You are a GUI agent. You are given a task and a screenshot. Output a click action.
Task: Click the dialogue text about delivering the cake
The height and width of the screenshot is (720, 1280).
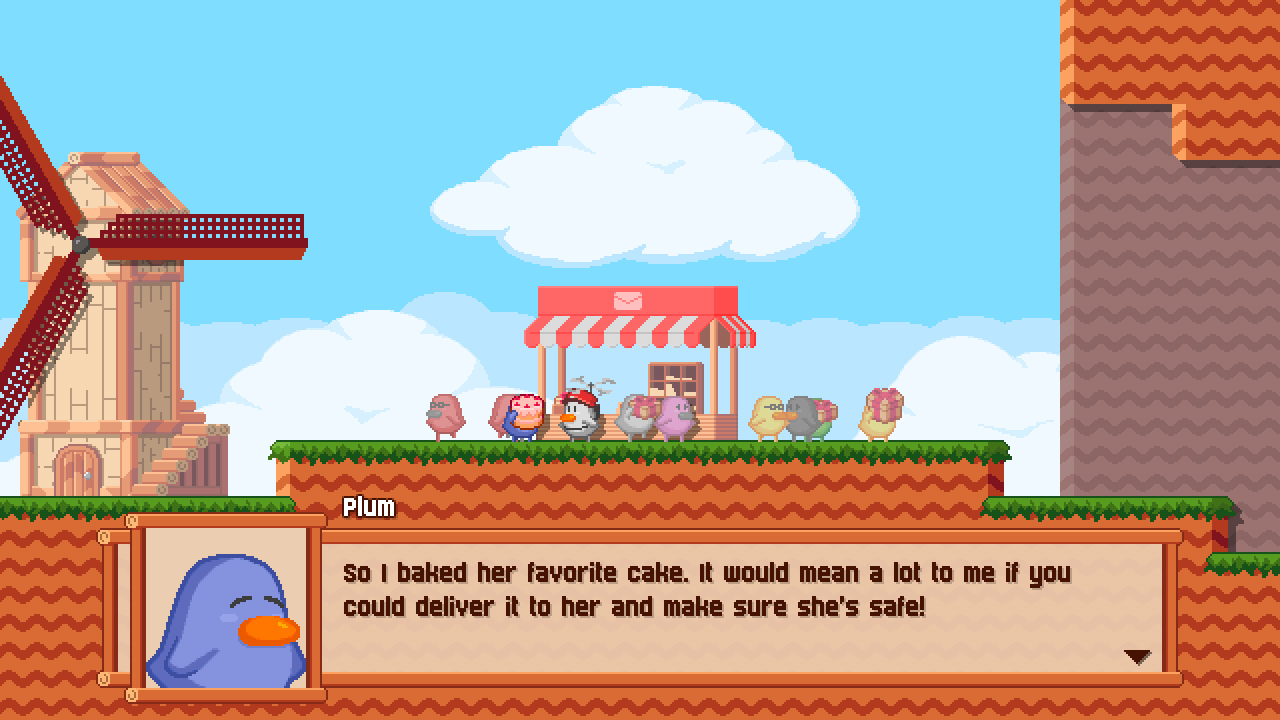[700, 590]
